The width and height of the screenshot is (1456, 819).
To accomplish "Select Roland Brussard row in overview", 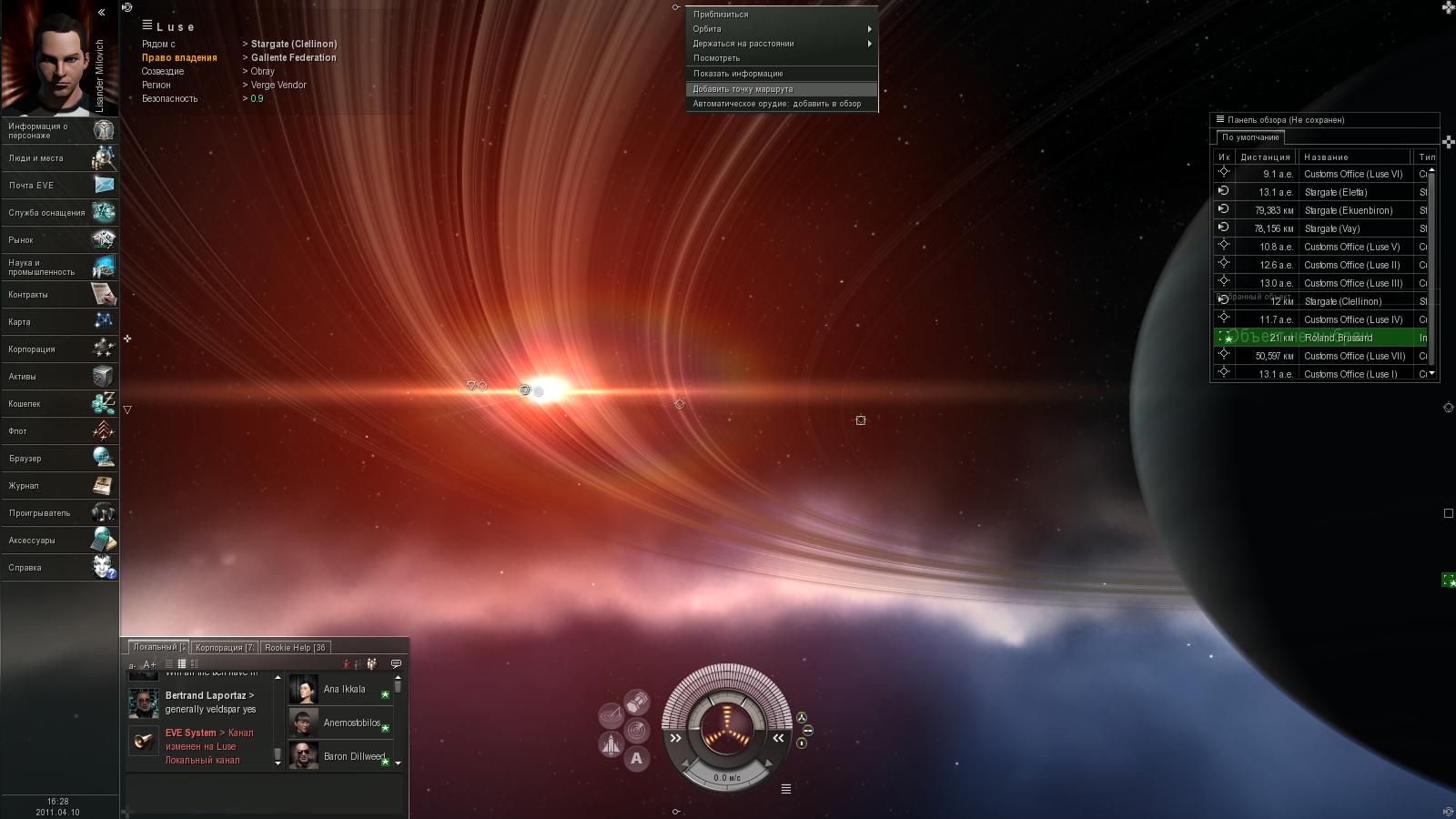I will tap(1338, 338).
